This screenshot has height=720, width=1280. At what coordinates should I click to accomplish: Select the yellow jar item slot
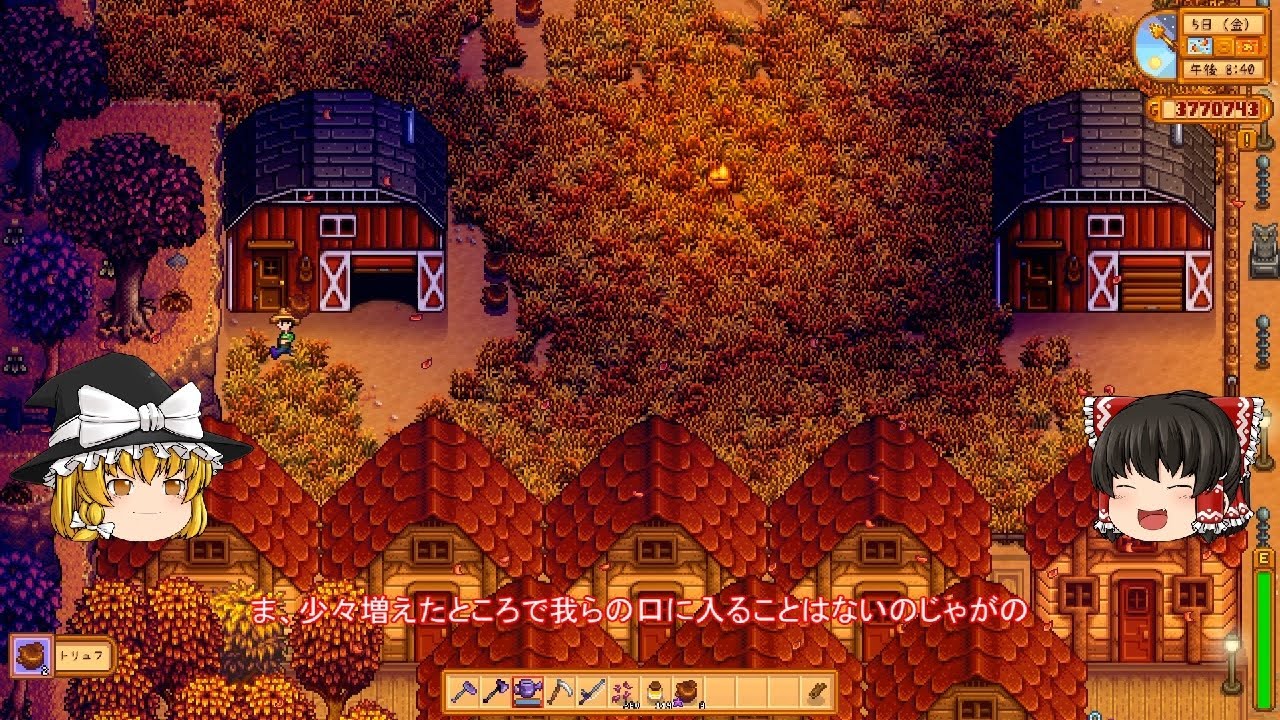coord(655,692)
